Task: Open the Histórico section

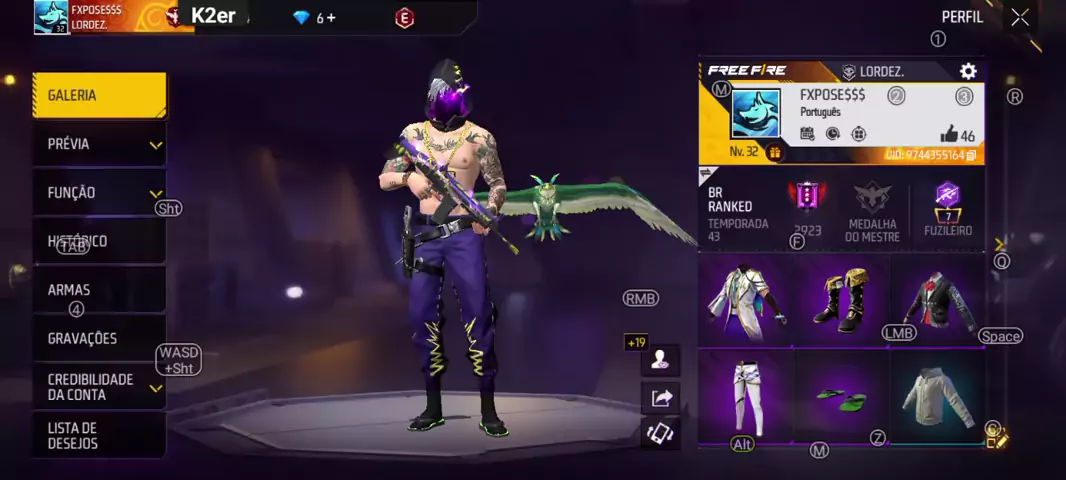Action: 98,241
